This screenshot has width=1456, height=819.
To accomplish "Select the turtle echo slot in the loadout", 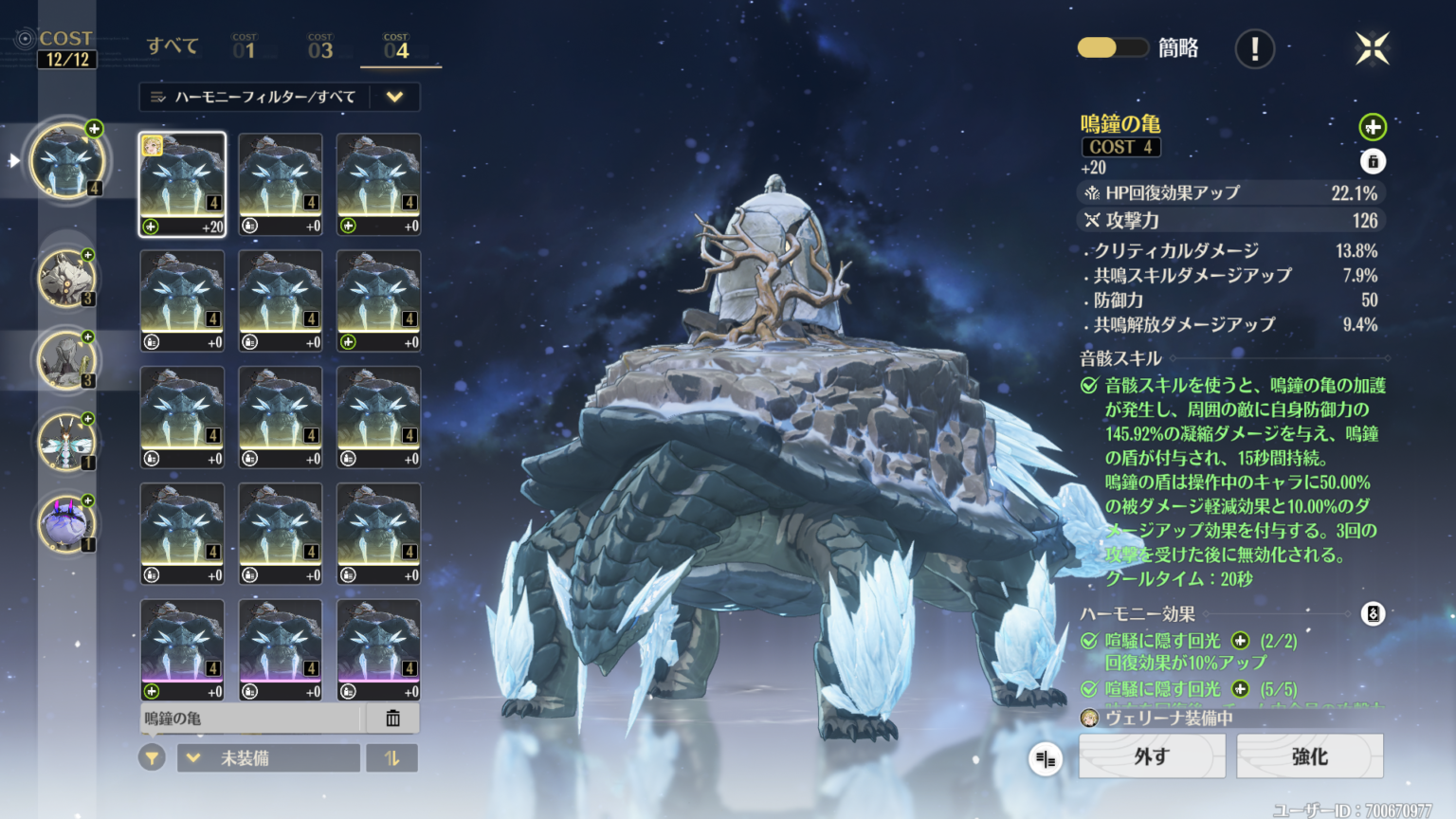I will [x=66, y=161].
